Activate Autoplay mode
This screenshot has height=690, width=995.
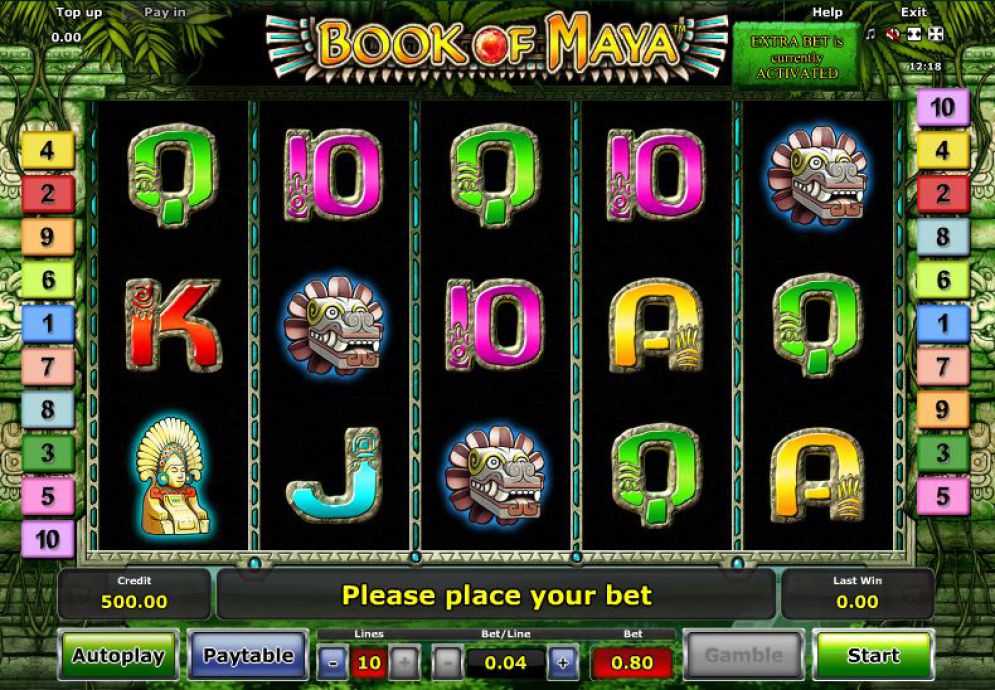tap(119, 656)
